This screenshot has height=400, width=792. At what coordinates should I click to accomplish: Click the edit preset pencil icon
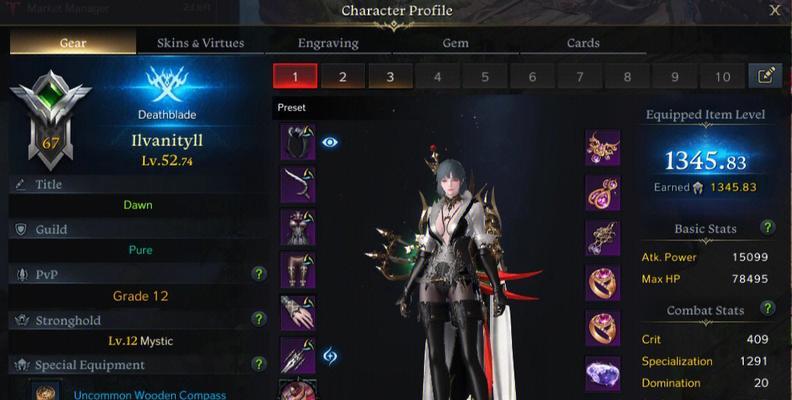coord(765,77)
